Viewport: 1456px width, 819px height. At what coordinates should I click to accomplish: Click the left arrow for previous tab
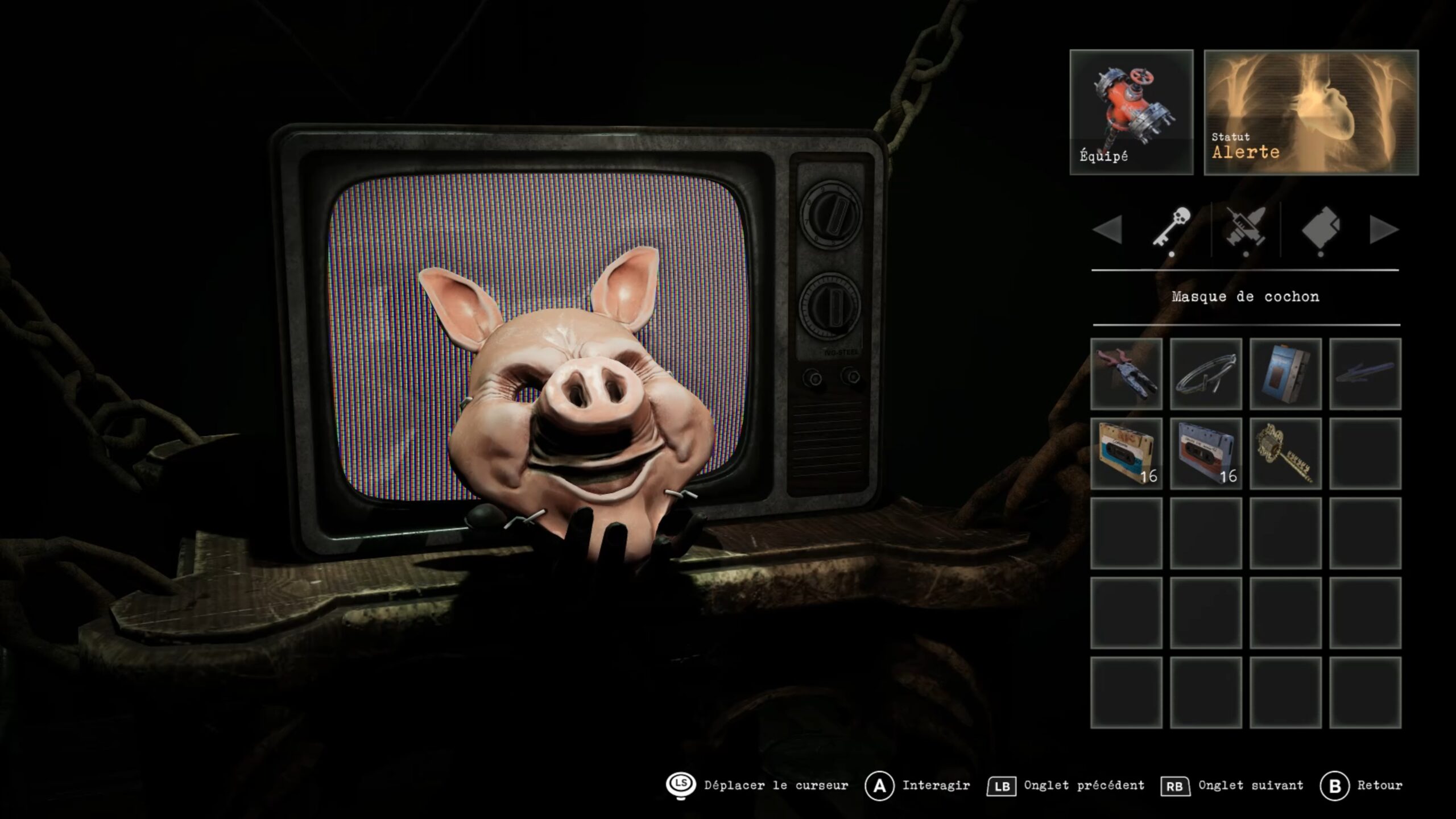[1107, 230]
